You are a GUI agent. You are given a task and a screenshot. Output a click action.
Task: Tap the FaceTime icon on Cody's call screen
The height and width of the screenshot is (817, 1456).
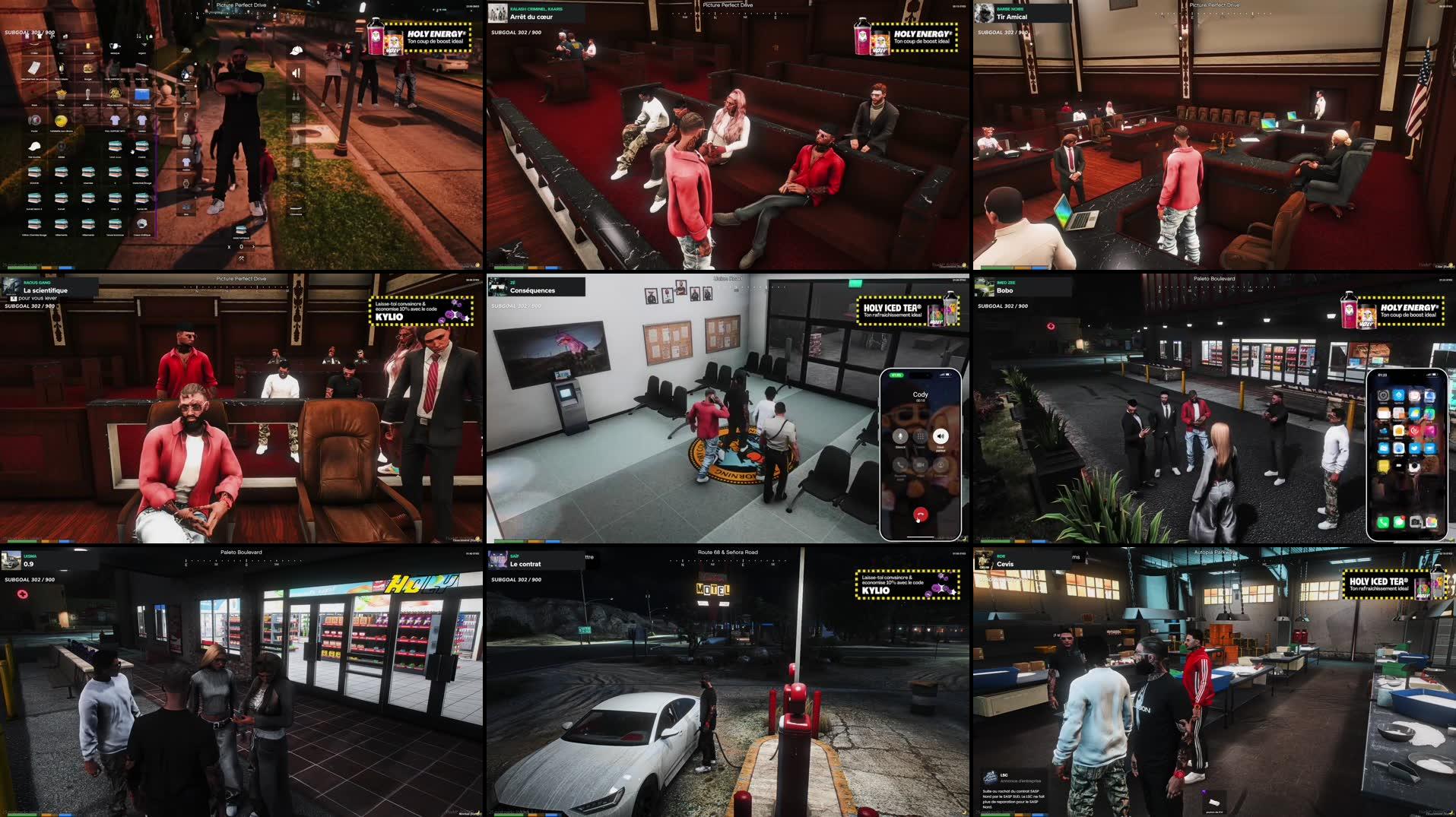(x=920, y=465)
